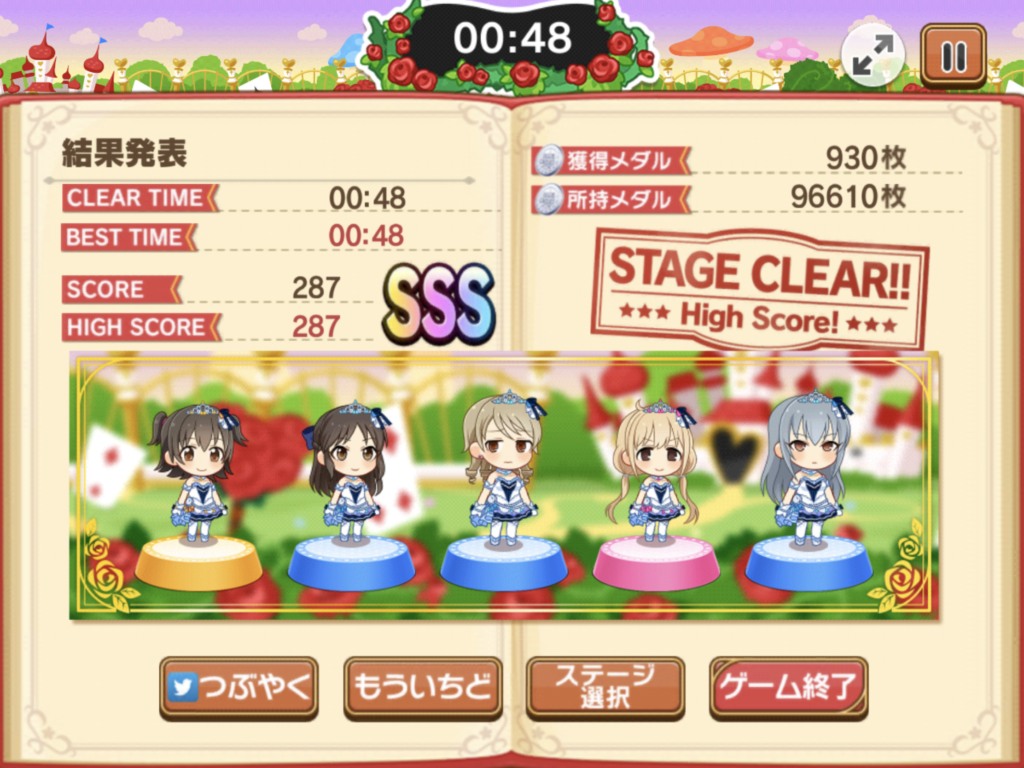End the game with ゲーム終了

[x=788, y=687]
